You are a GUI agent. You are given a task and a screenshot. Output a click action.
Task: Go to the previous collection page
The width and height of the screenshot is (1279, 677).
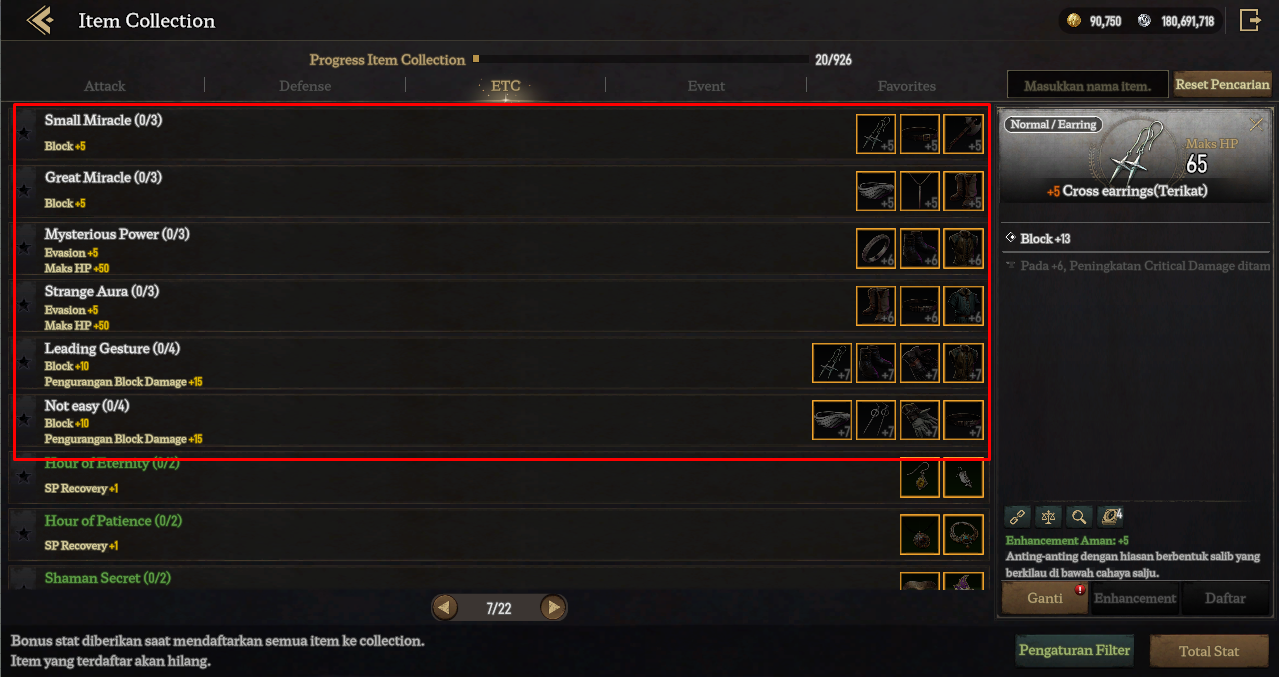446,607
